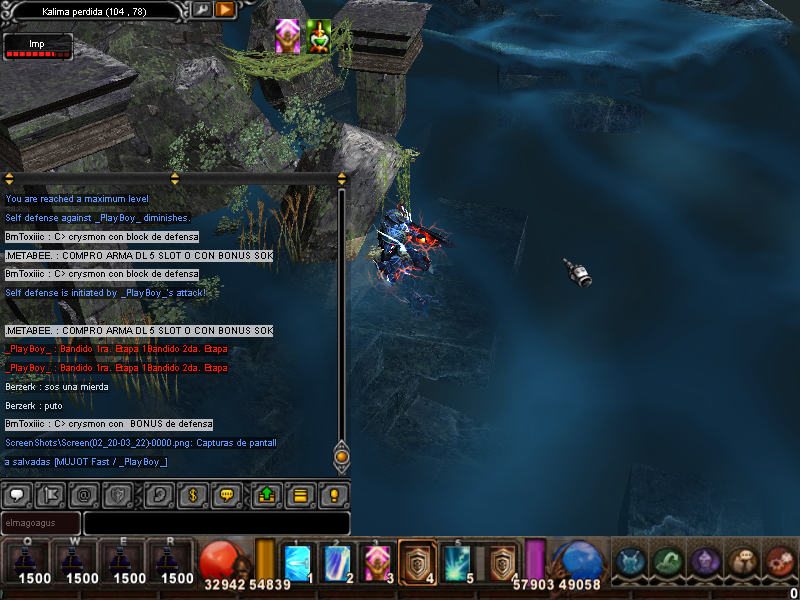Select the green potion buff icon
Viewport: 800px width, 600px height.
click(319, 36)
